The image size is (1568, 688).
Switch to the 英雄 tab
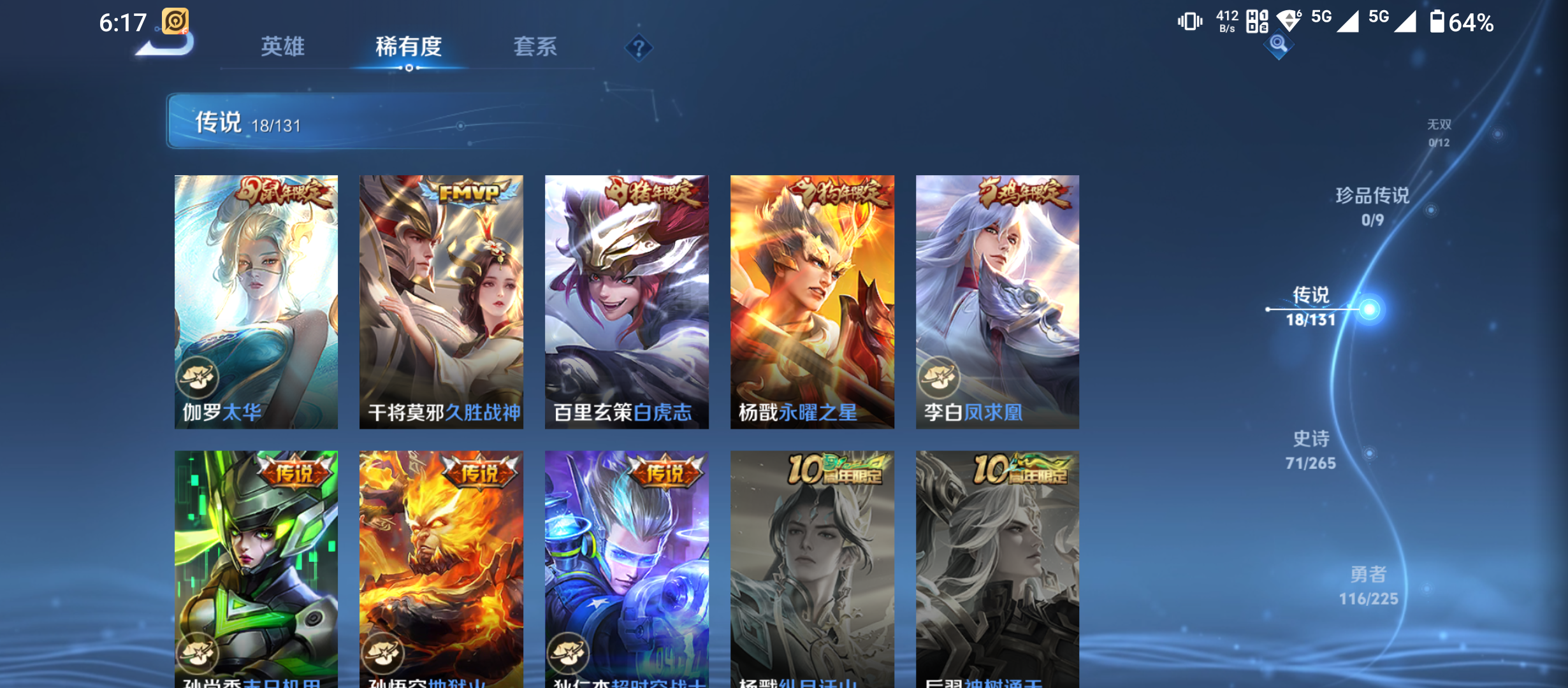click(x=283, y=47)
